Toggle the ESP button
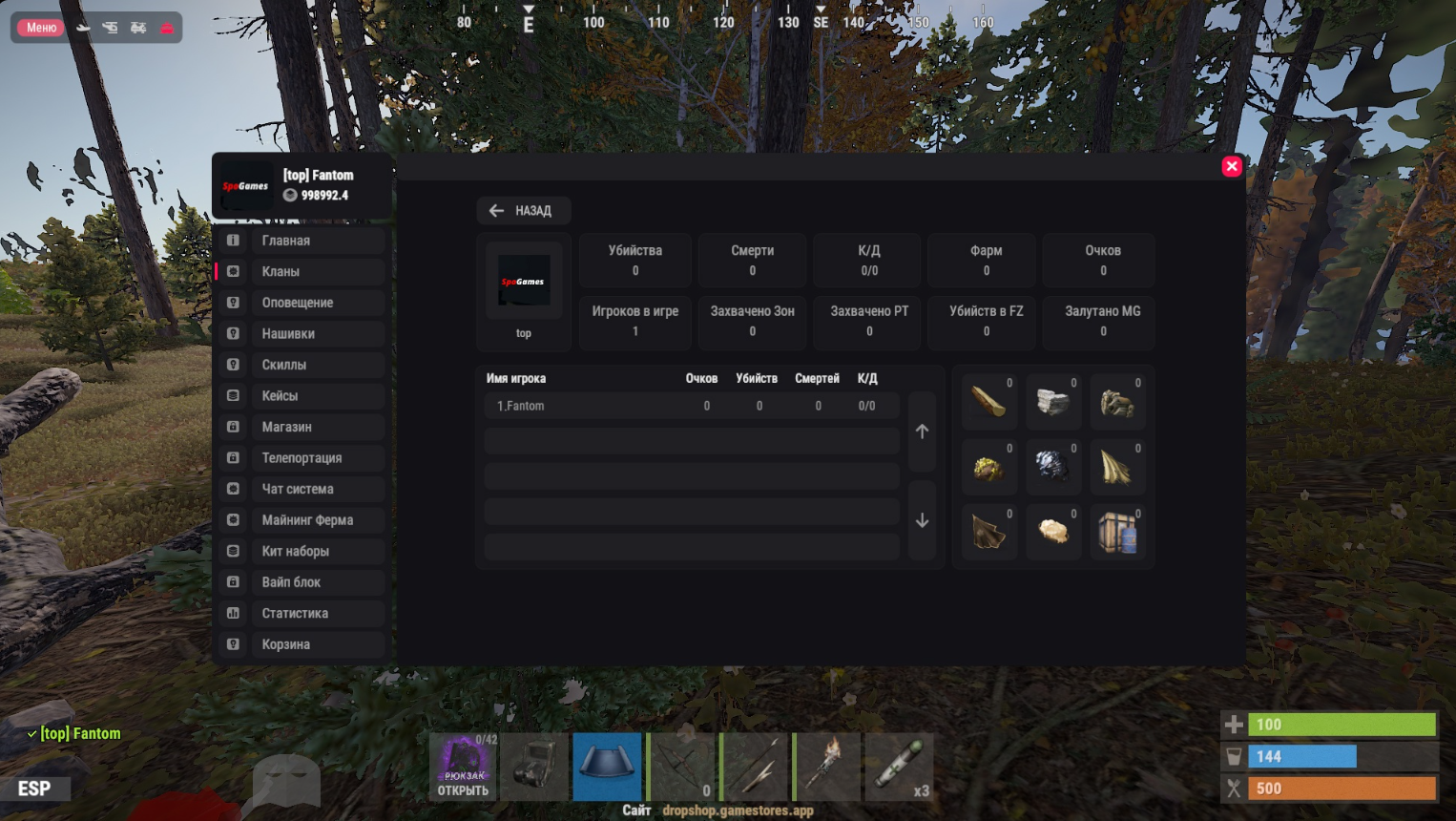The image size is (1456, 821). [34, 789]
